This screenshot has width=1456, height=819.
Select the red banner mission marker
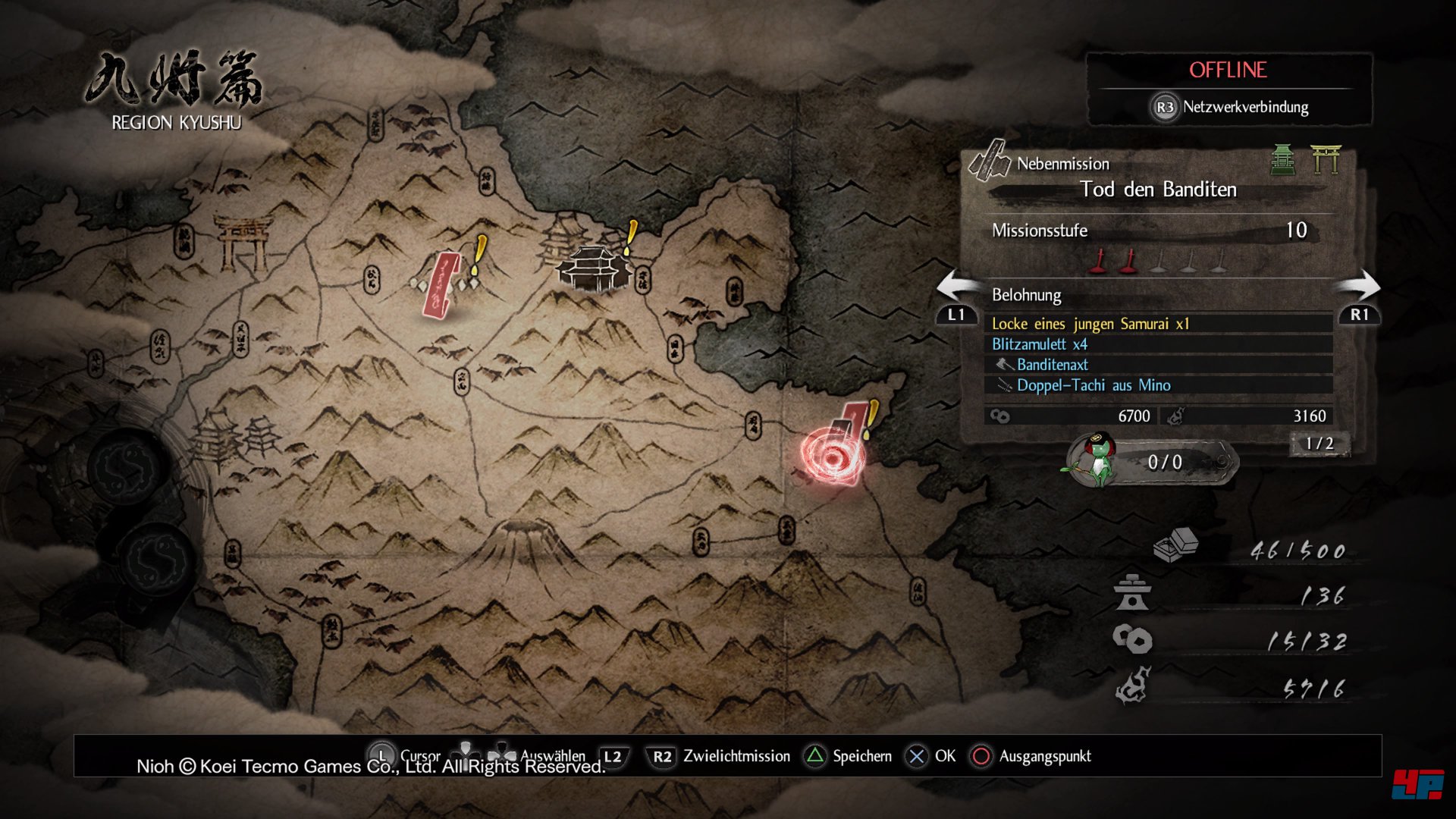(441, 285)
